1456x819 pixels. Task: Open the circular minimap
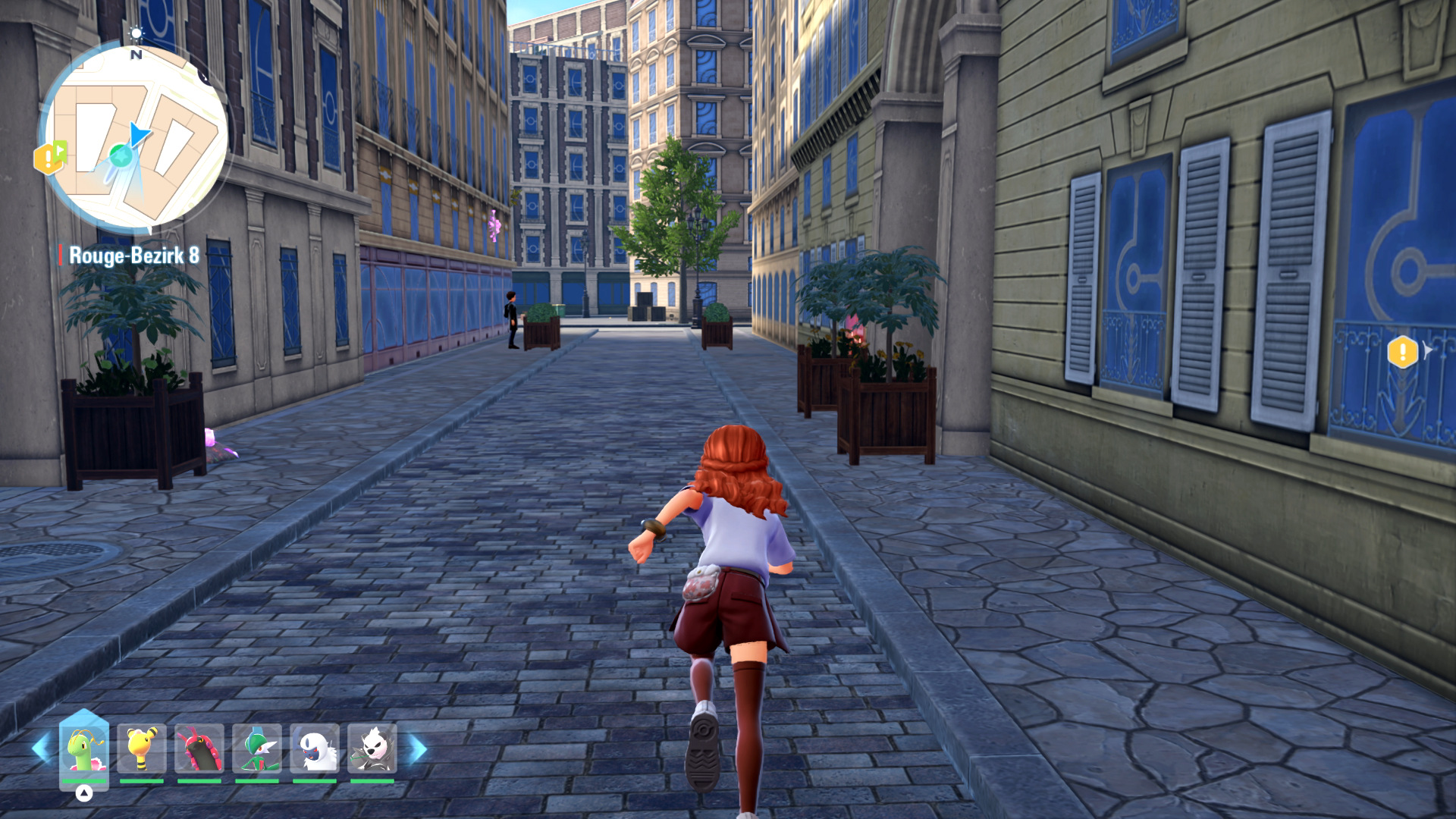[136, 137]
